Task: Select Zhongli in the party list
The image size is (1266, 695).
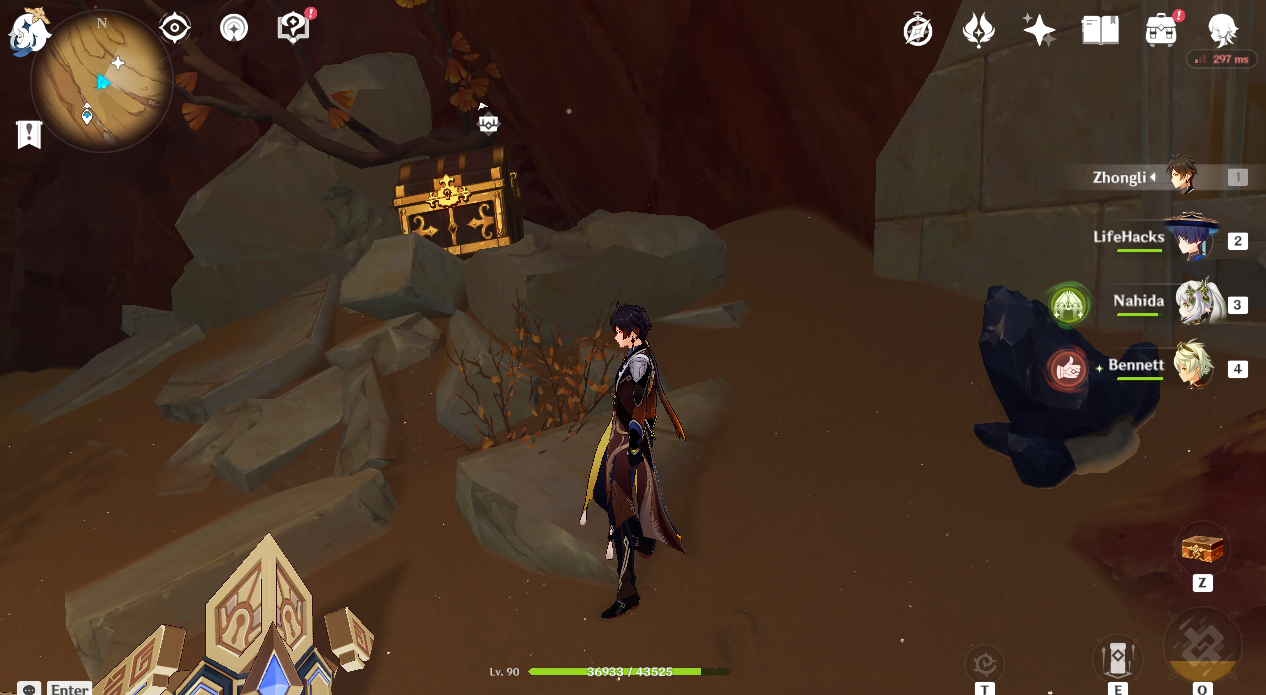Action: 1186,177
